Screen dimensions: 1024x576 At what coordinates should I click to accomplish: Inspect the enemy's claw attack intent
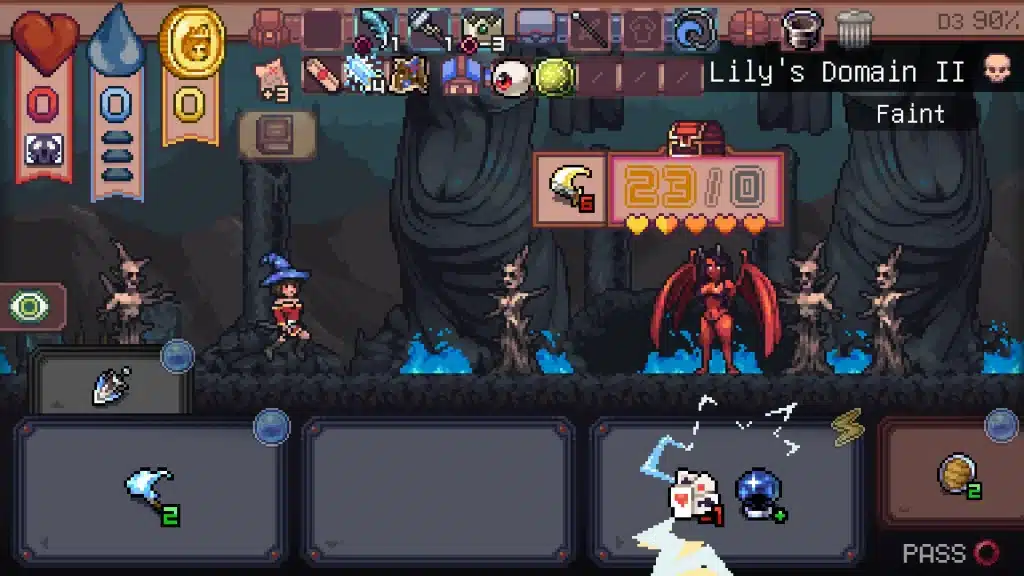pos(570,189)
